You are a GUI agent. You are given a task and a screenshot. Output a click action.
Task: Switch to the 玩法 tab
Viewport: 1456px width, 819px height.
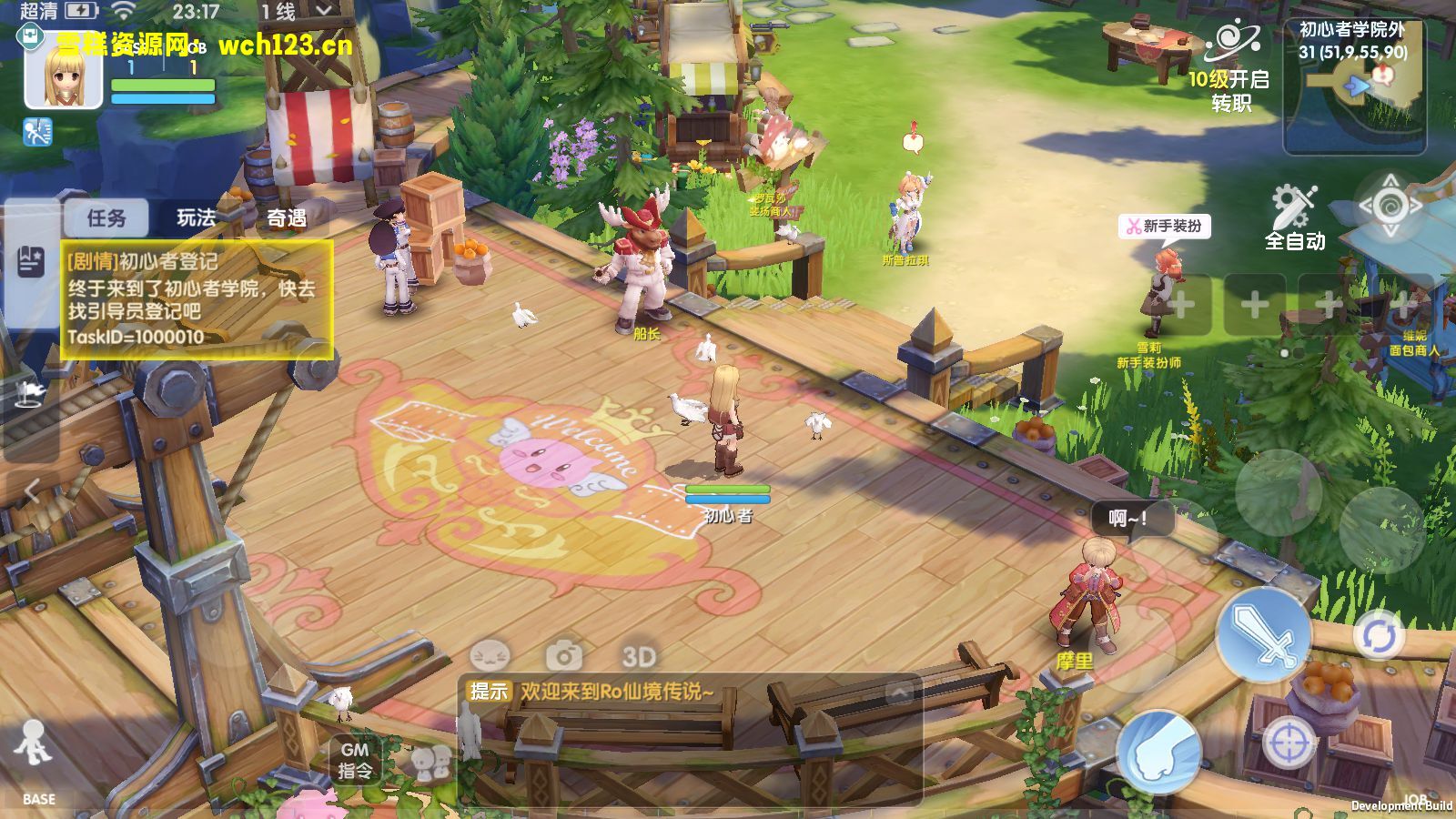click(196, 218)
